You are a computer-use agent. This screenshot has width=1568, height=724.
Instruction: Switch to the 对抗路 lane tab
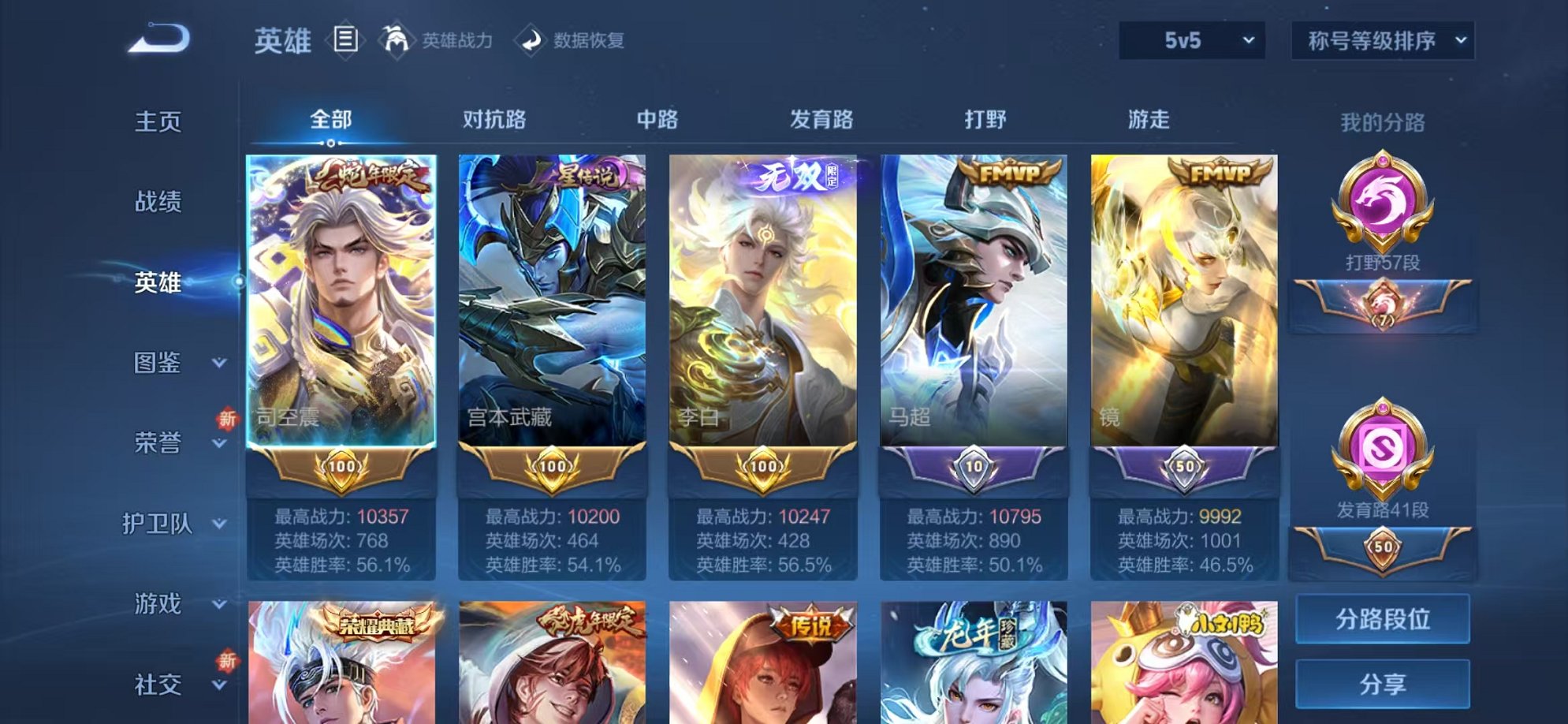pos(495,118)
